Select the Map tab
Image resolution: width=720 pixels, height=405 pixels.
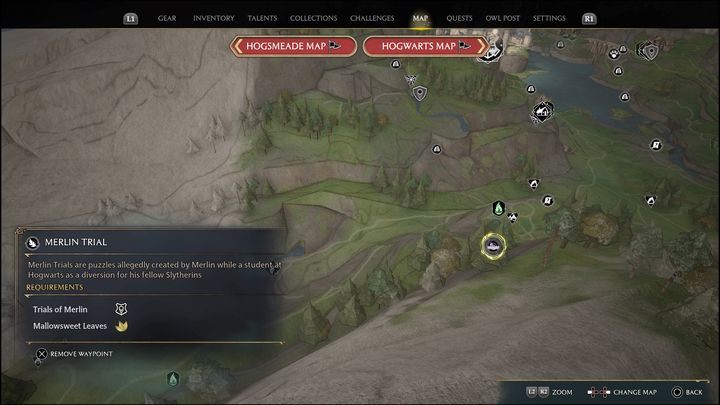click(420, 18)
